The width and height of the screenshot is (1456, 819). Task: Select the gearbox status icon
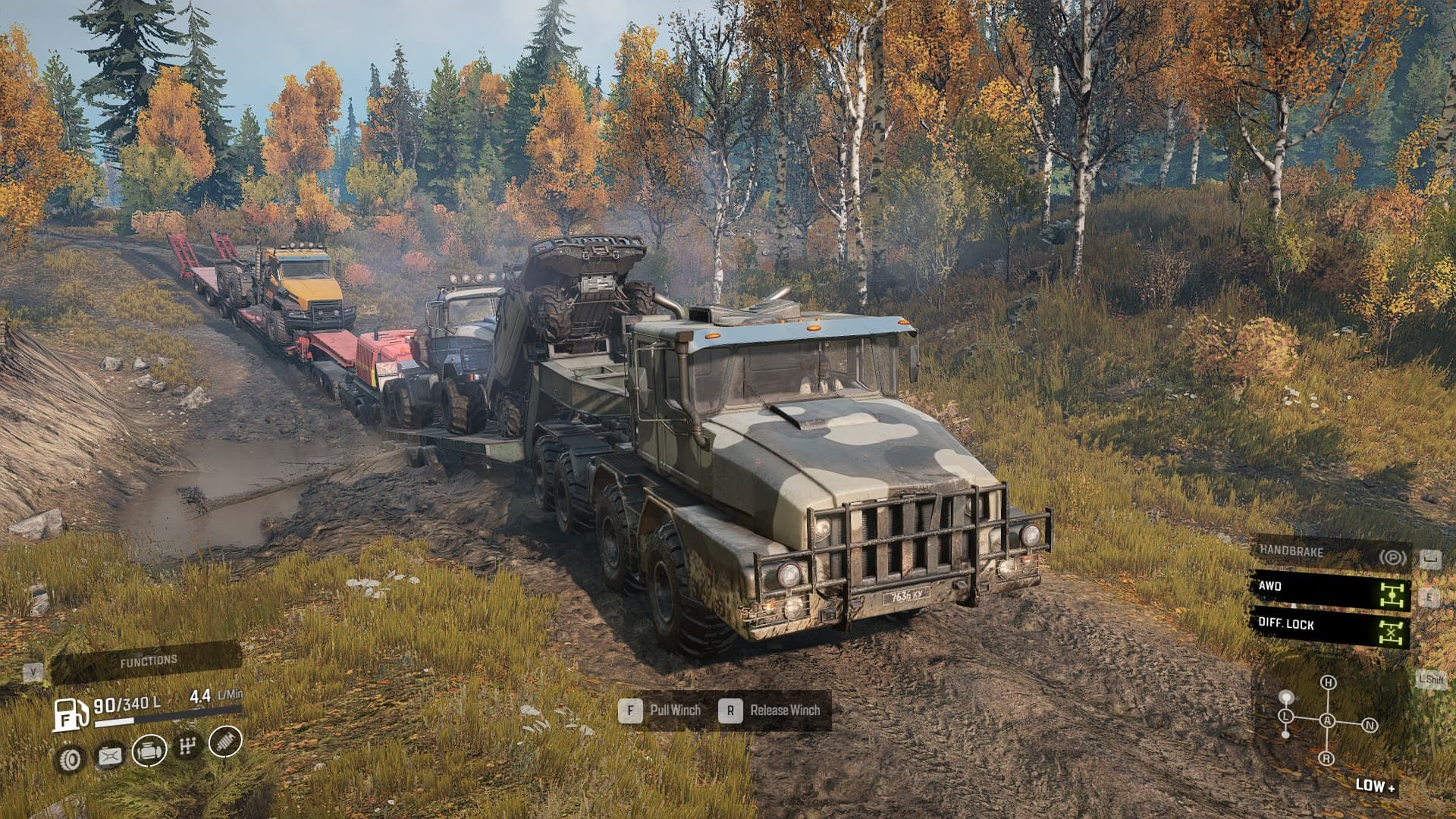point(187,747)
